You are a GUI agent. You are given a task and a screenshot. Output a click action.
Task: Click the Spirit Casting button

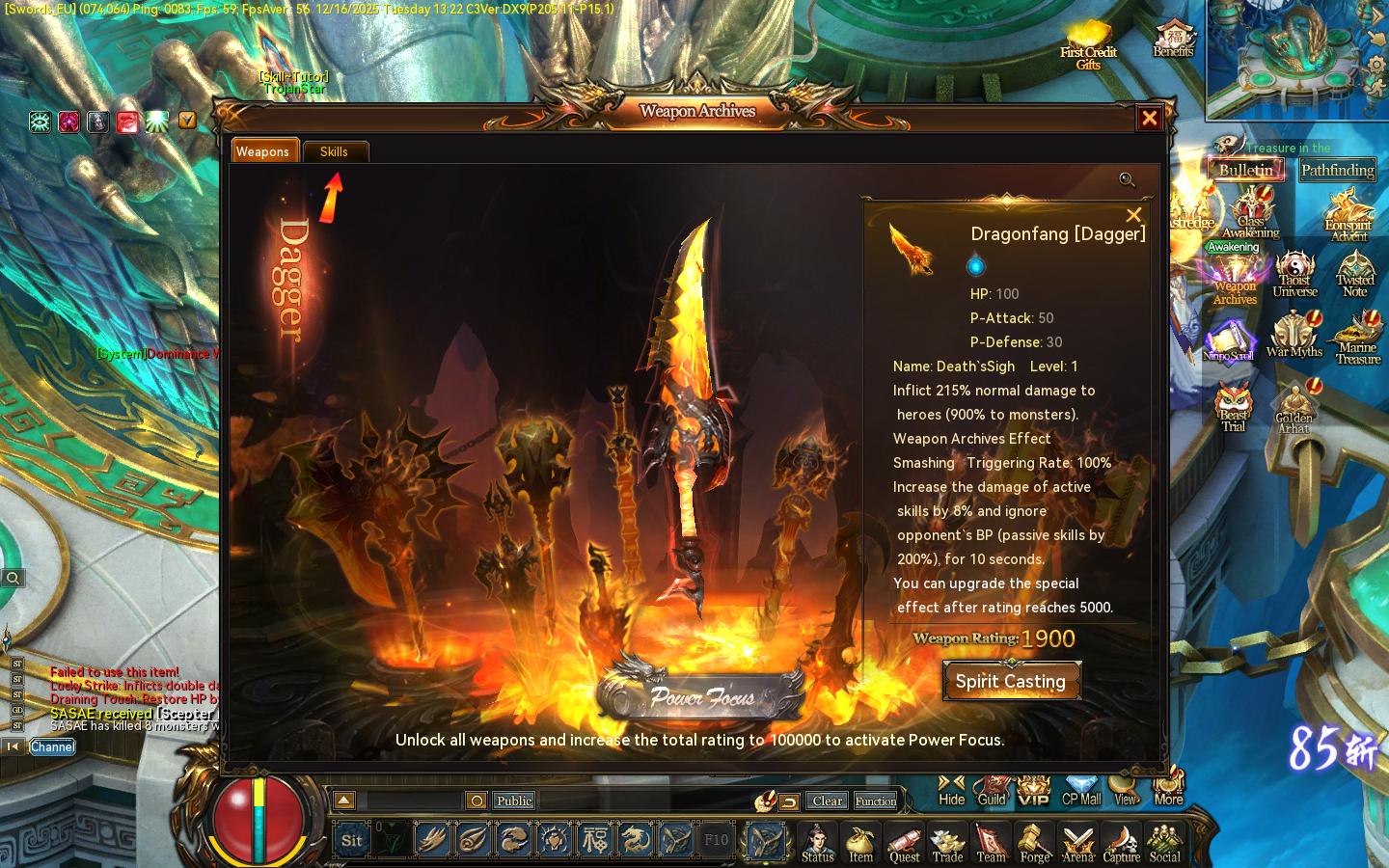[x=1011, y=681]
